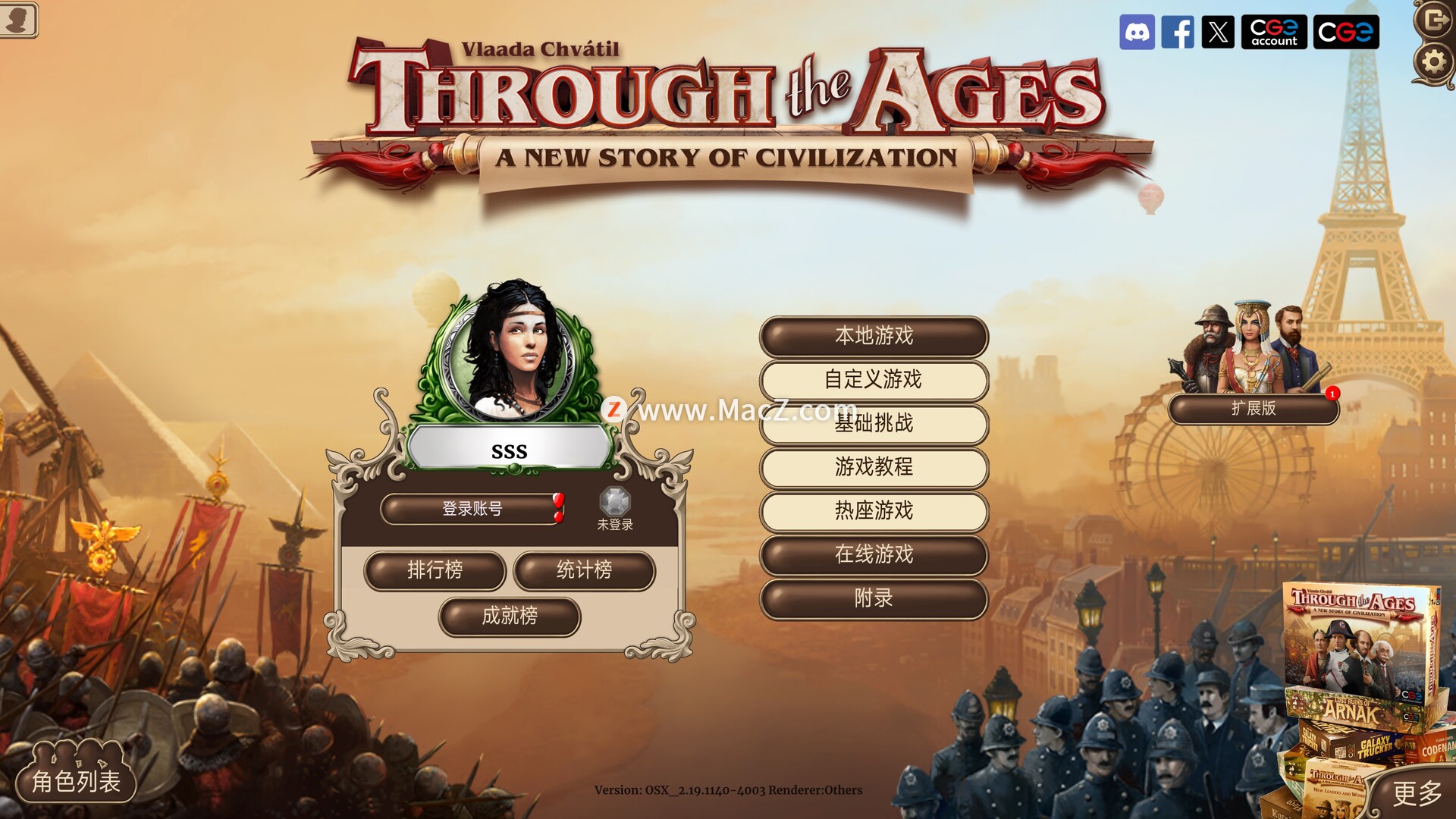The height and width of the screenshot is (819, 1456).
Task: Enter 在线游戏 online play
Action: pos(874,555)
